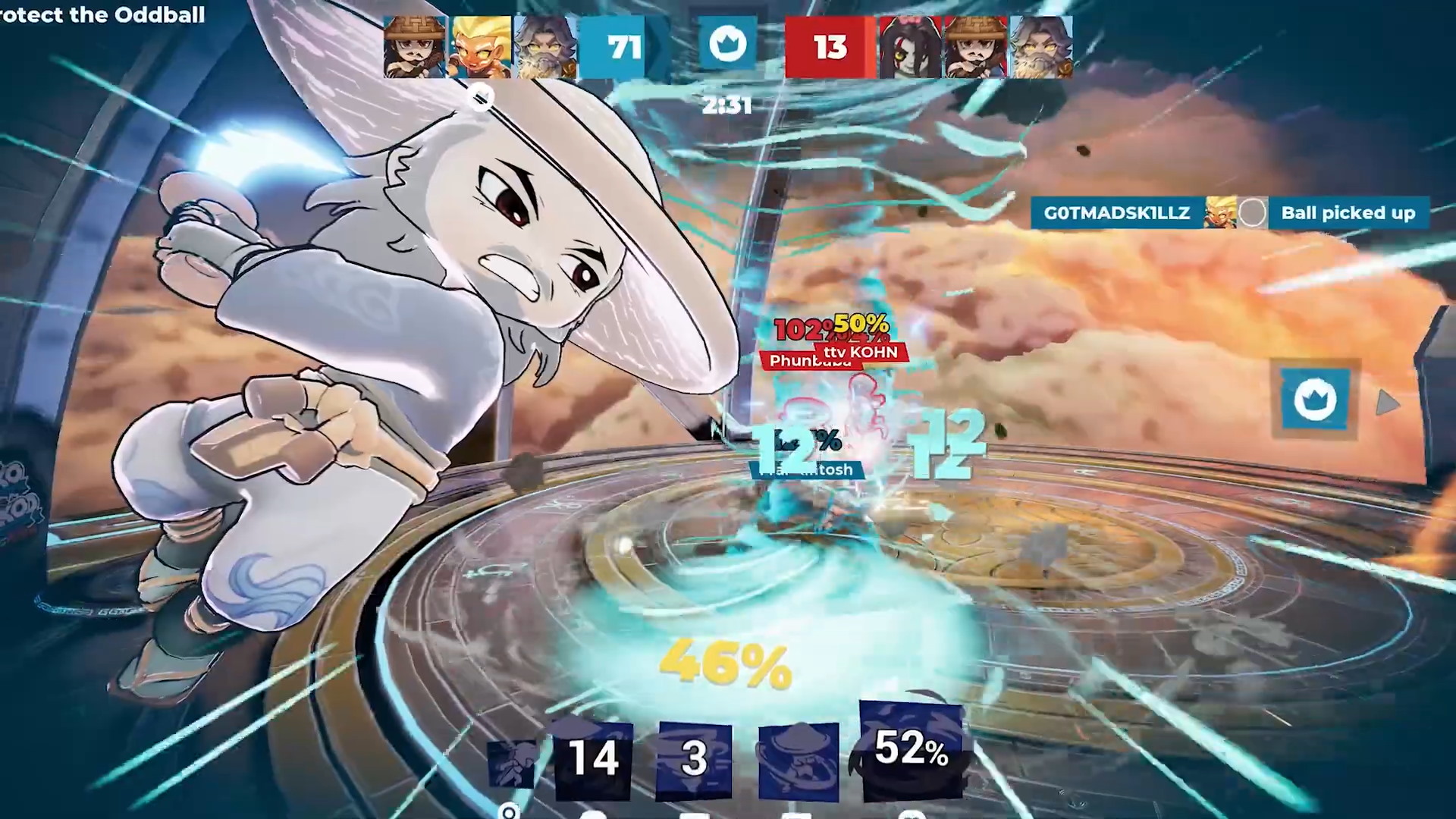Pick red team's grey-bearded fighter portrait
This screenshot has height=819, width=1456.
coord(1040,47)
